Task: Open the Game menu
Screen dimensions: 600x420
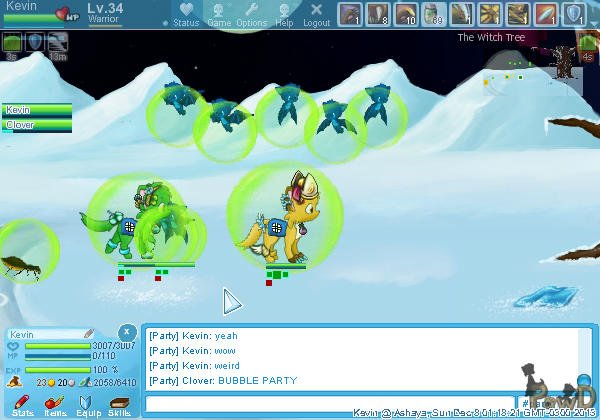Action: pyautogui.click(x=219, y=14)
